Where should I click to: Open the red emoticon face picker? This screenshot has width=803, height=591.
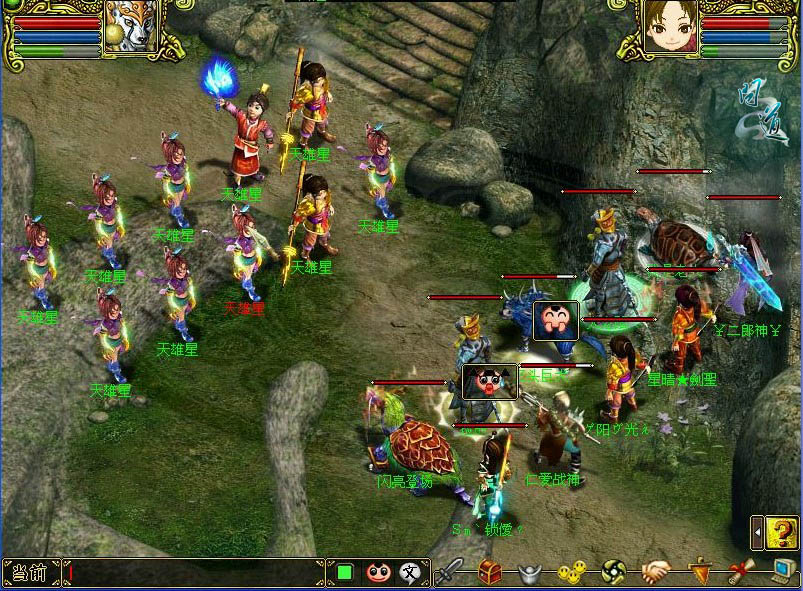point(377,573)
